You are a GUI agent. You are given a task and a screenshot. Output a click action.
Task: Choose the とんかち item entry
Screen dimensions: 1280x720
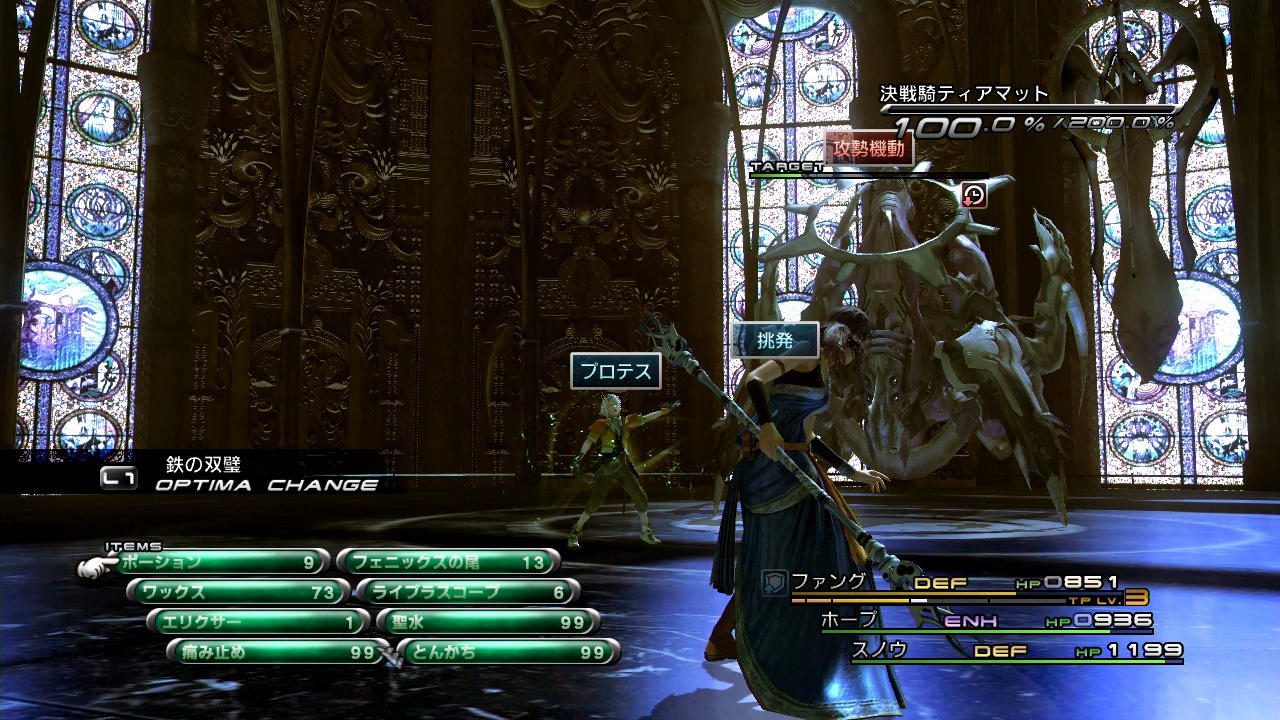point(508,652)
